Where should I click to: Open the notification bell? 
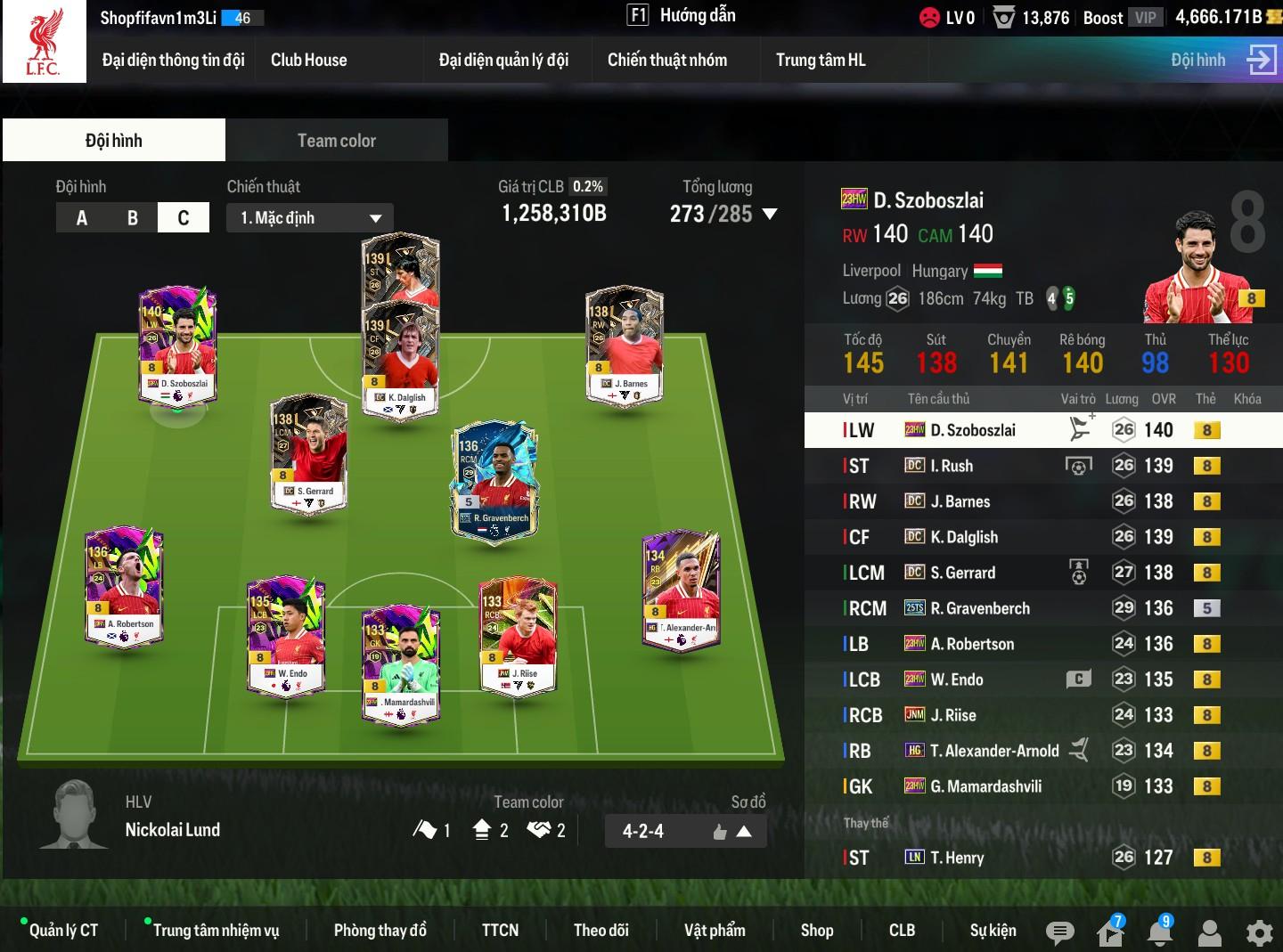(1159, 932)
